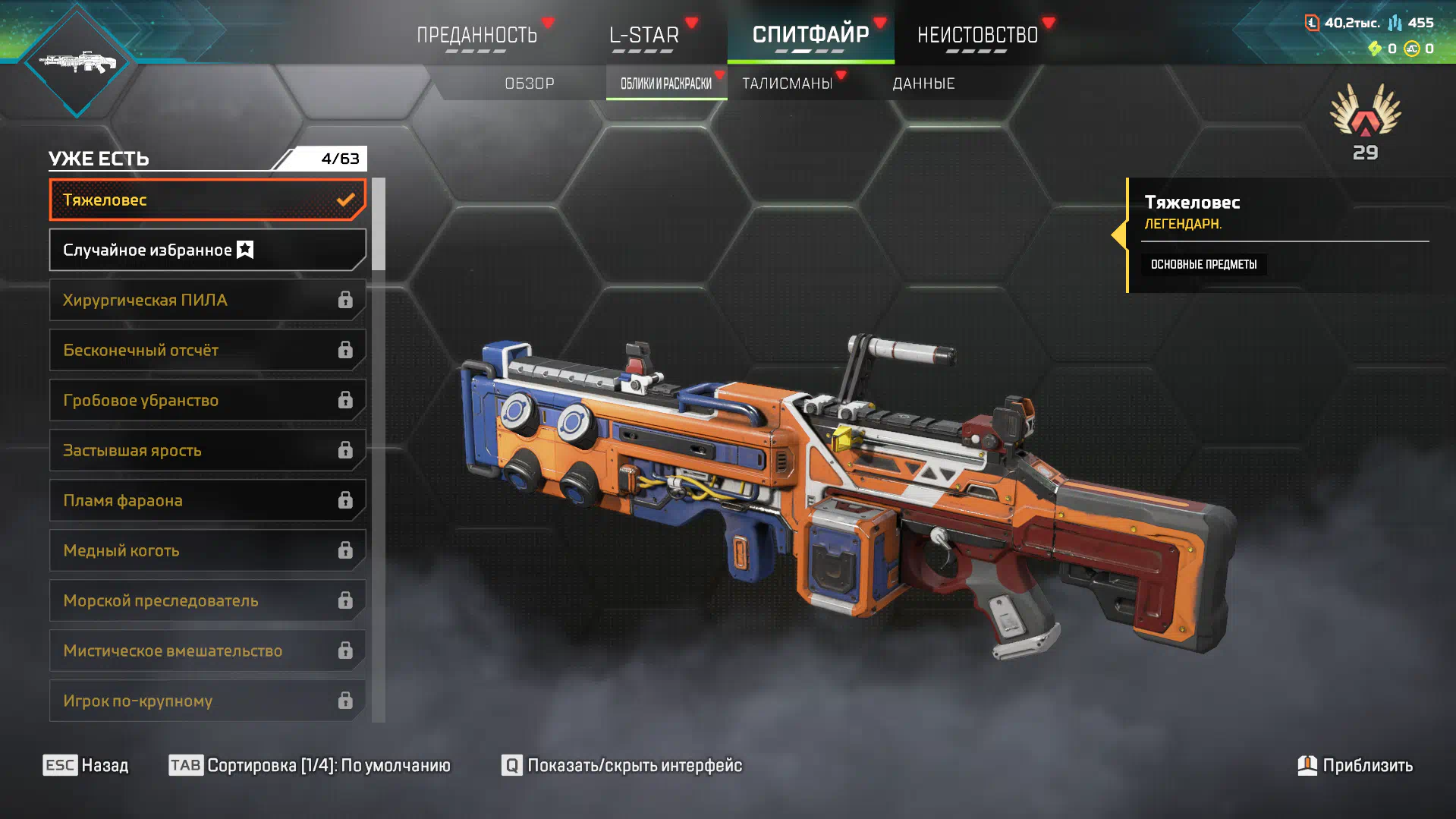
Task: Open the ОБЗОР sub-tab
Action: [x=530, y=83]
